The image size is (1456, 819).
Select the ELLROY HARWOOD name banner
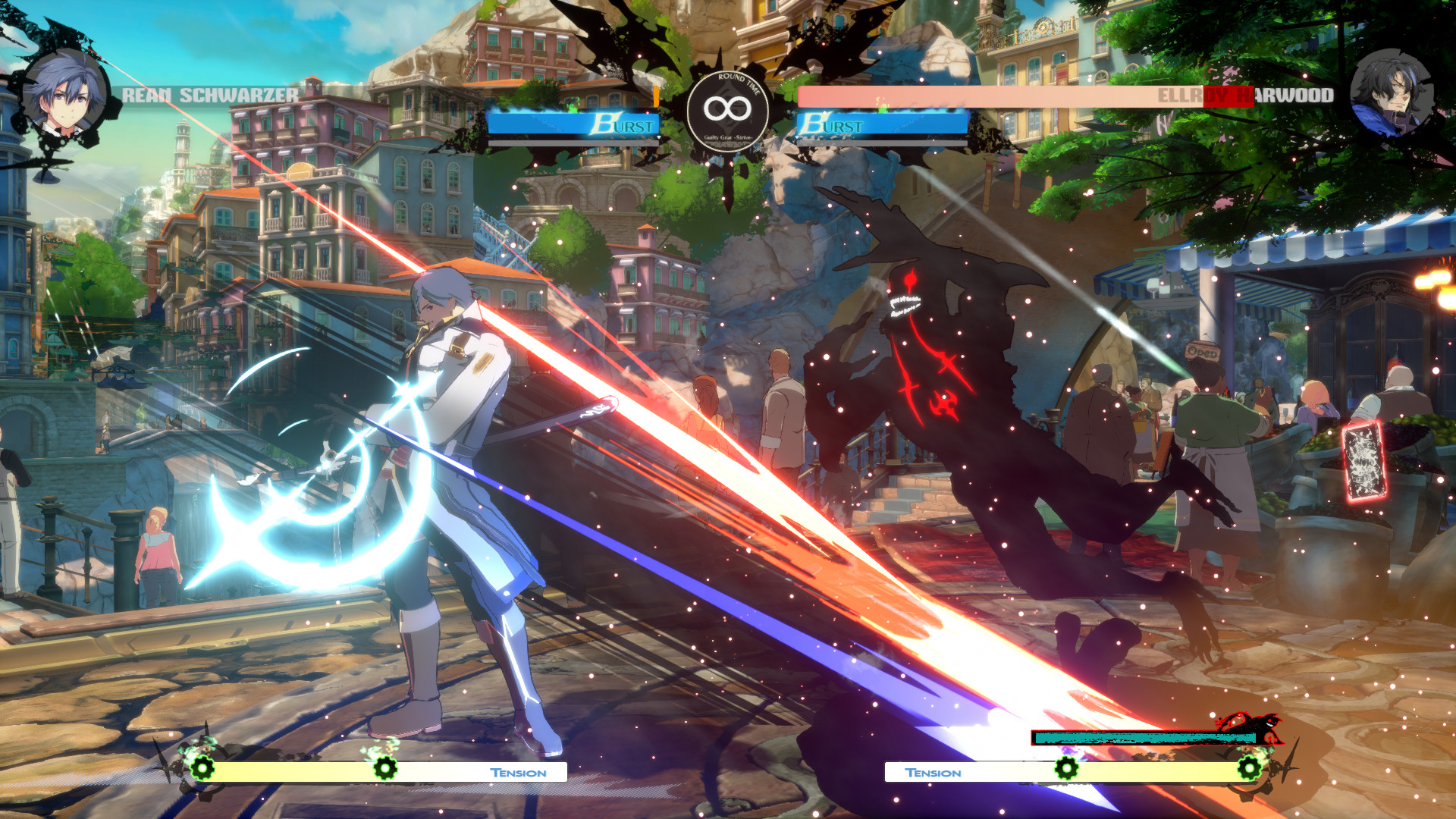click(x=1249, y=95)
